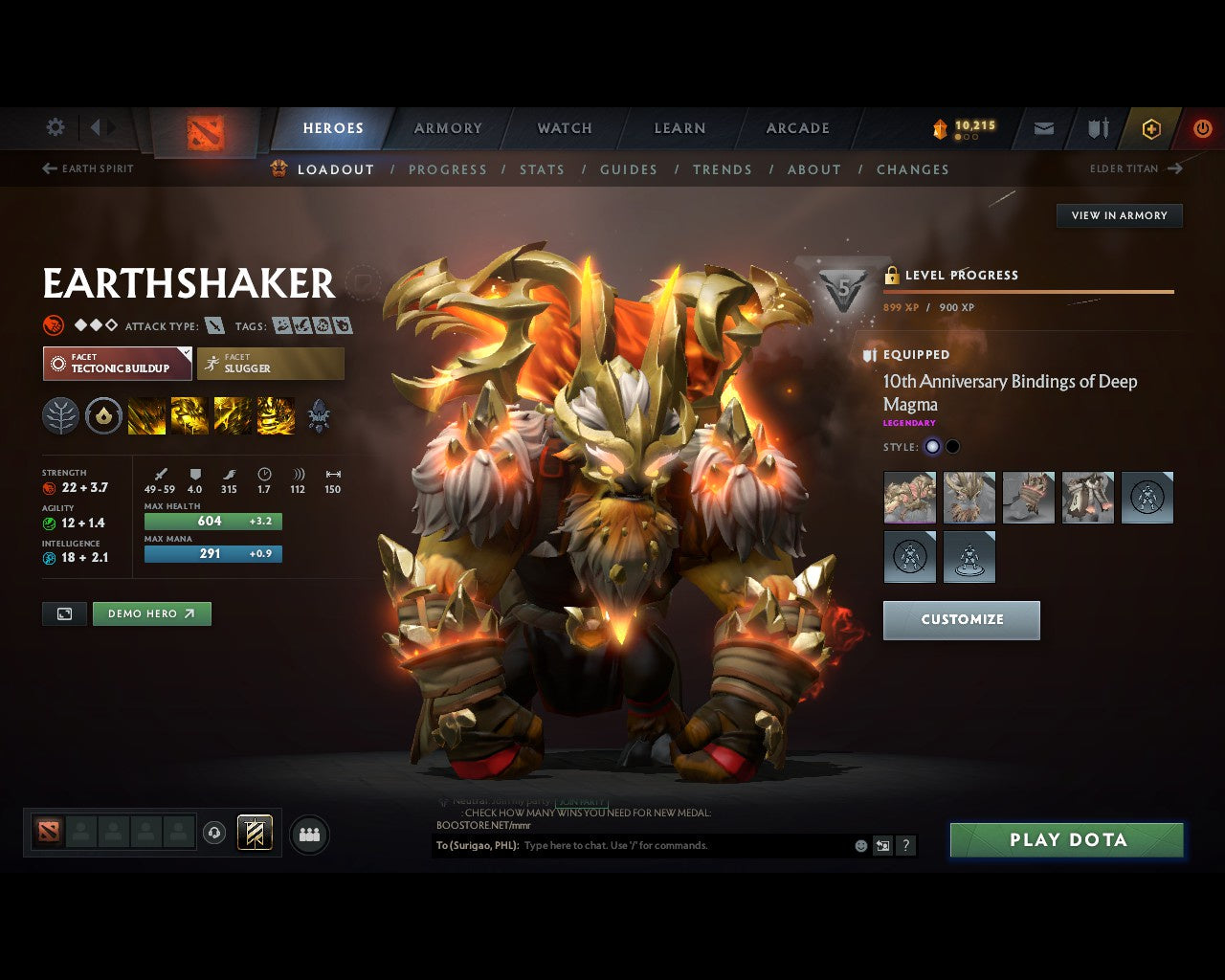Select Earthshaker's Aftershock innate ability icon

coord(103,415)
